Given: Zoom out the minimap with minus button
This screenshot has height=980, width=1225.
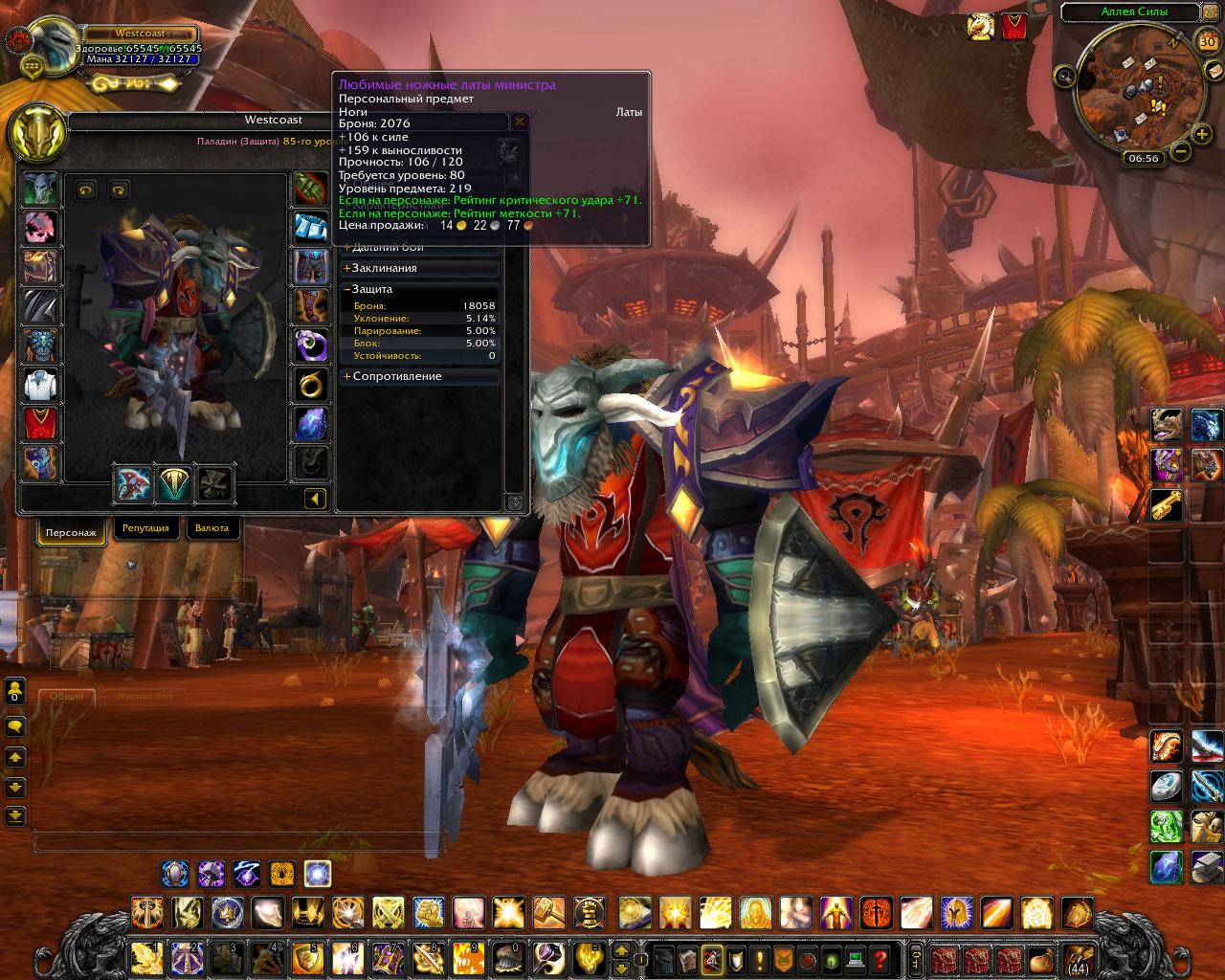Looking at the screenshot, I should pyautogui.click(x=1181, y=151).
